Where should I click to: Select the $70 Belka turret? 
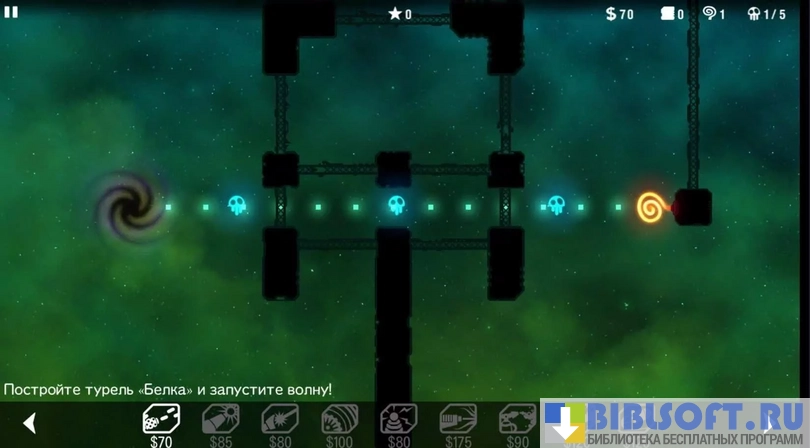click(161, 419)
